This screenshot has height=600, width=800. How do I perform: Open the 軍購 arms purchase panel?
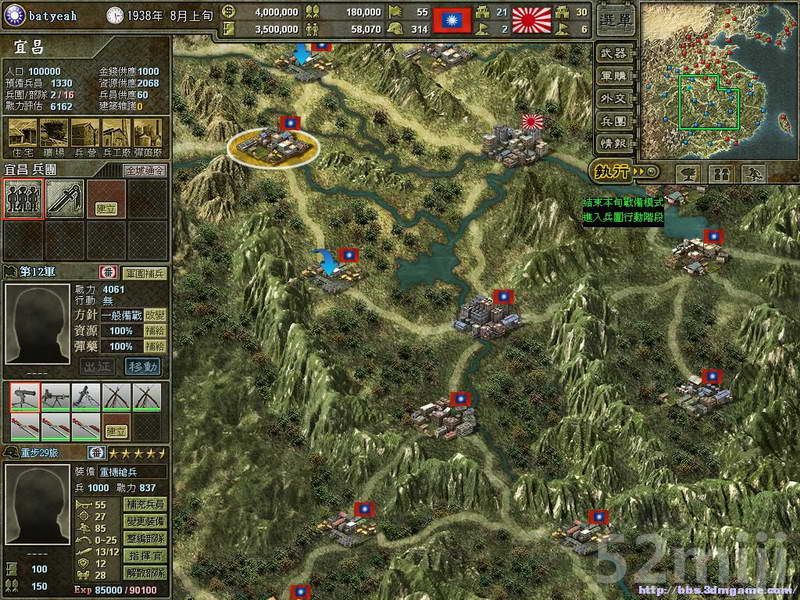[614, 75]
